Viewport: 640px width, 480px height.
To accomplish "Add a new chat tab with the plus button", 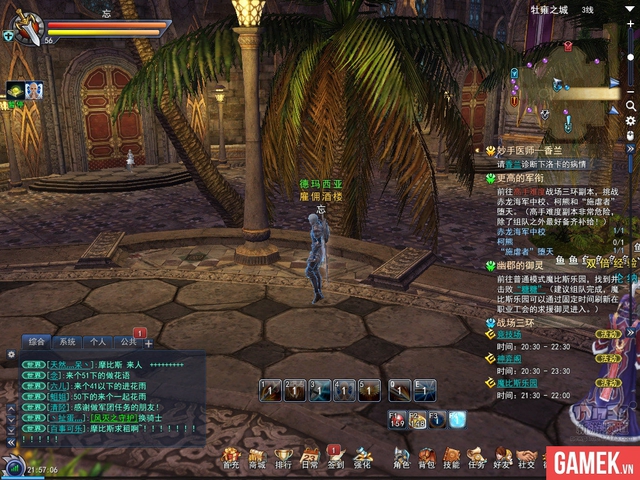I will 149,343.
